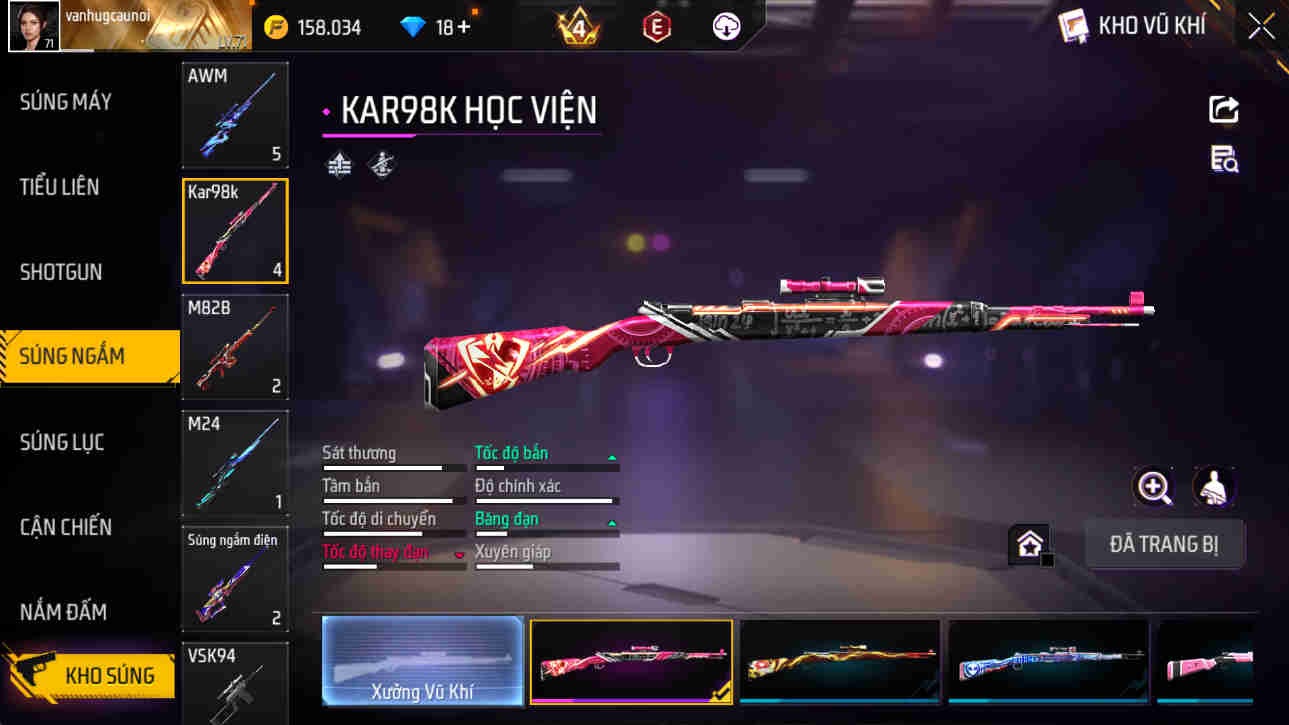Open the weapon inspect icon below the share icon

coord(1223,160)
